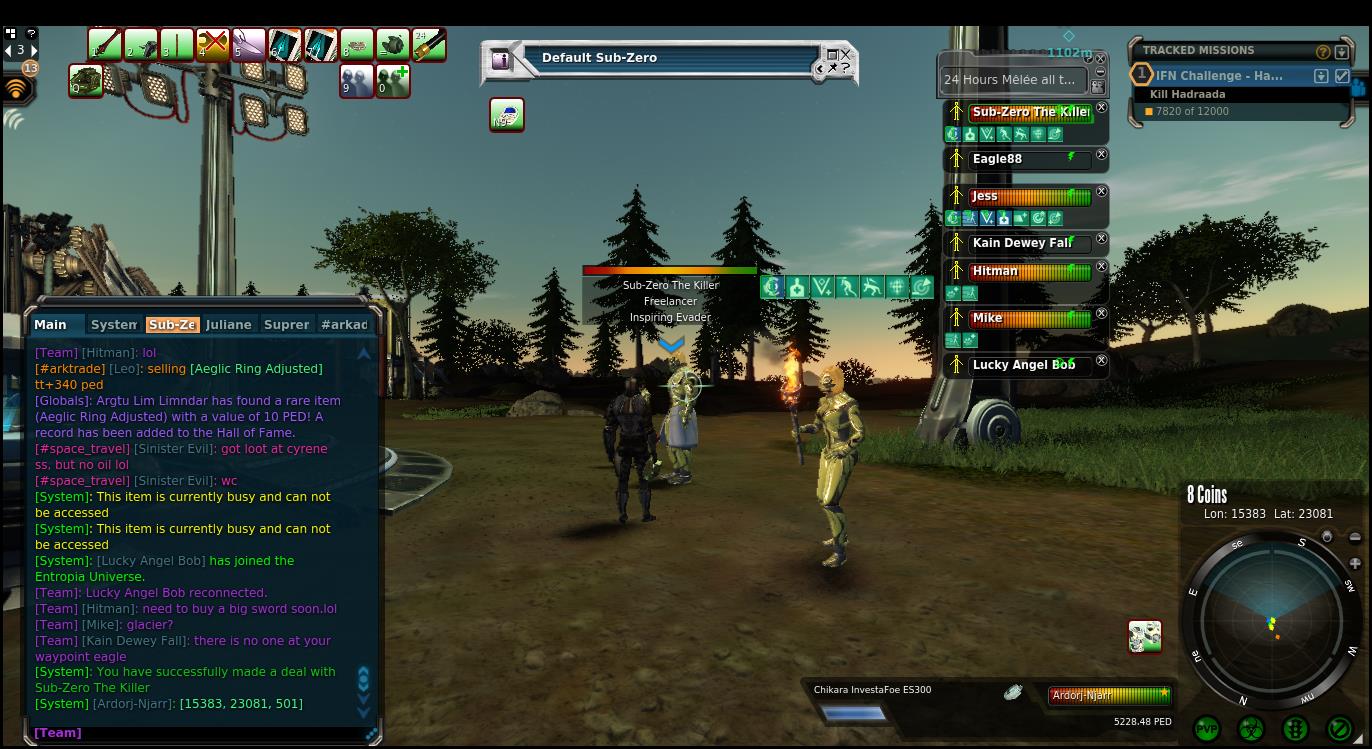Screen dimensions: 1372x749
Task: Zoom out the radar with minus button
Action: coord(1355,538)
